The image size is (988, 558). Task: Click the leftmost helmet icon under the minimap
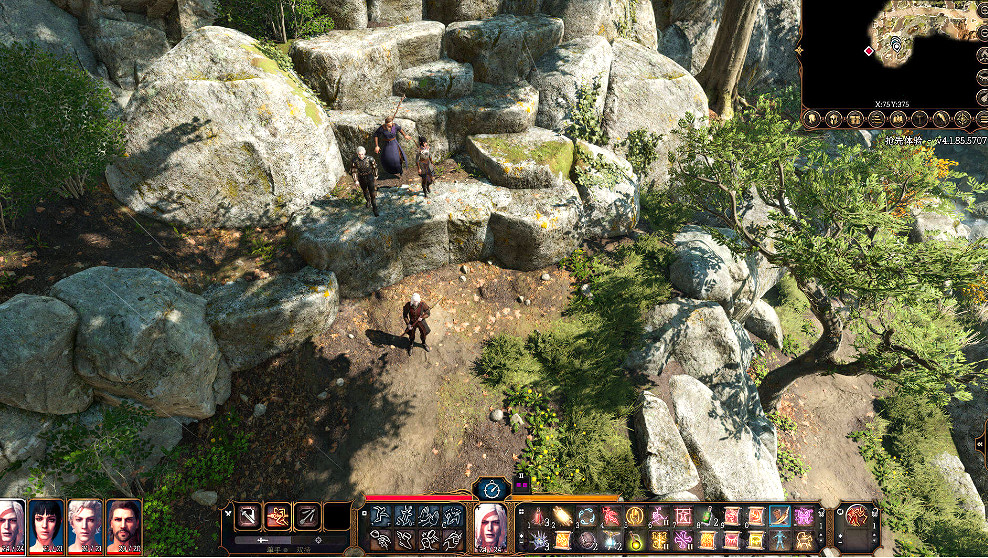coord(811,119)
